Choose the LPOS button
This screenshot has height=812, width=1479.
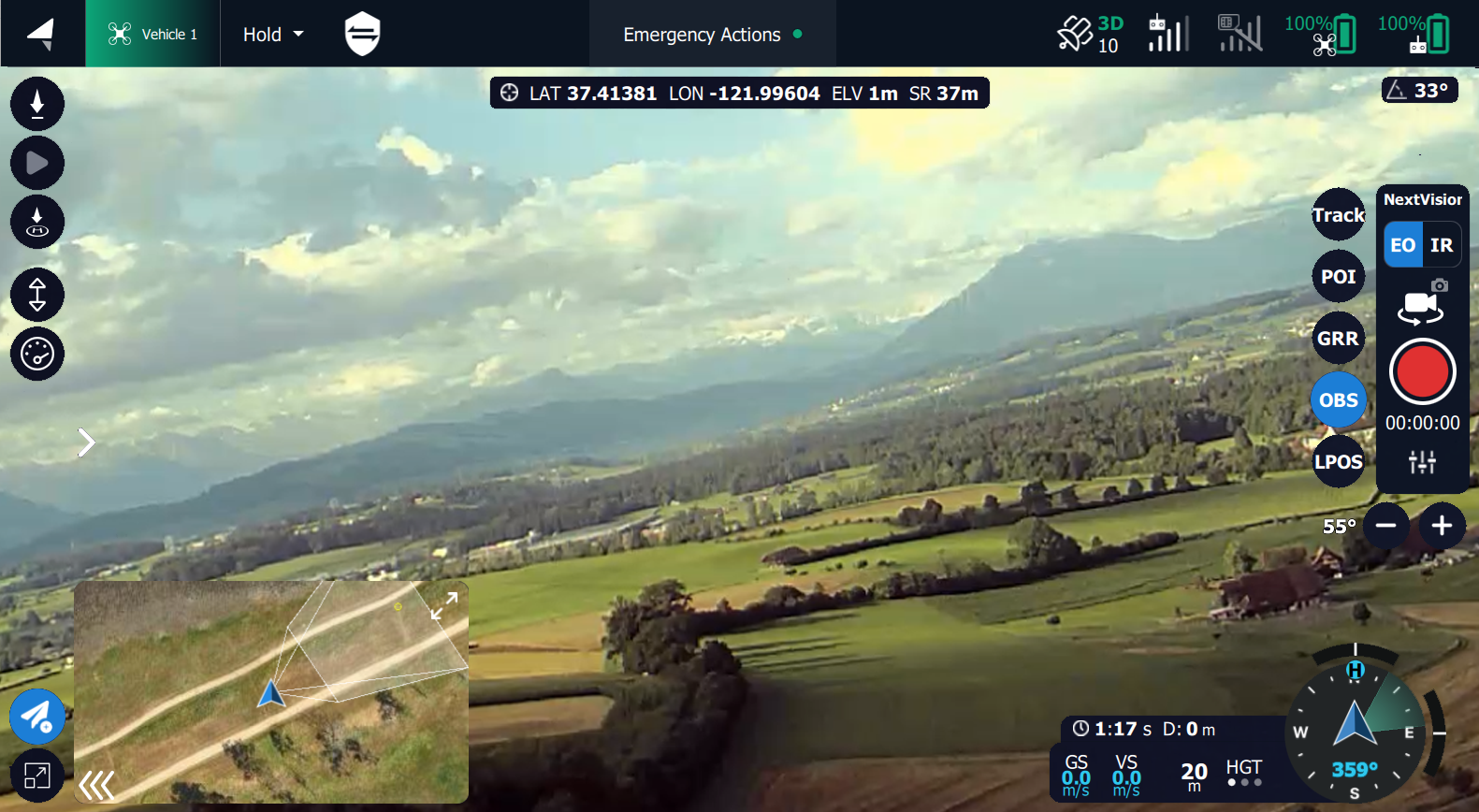[1339, 462]
